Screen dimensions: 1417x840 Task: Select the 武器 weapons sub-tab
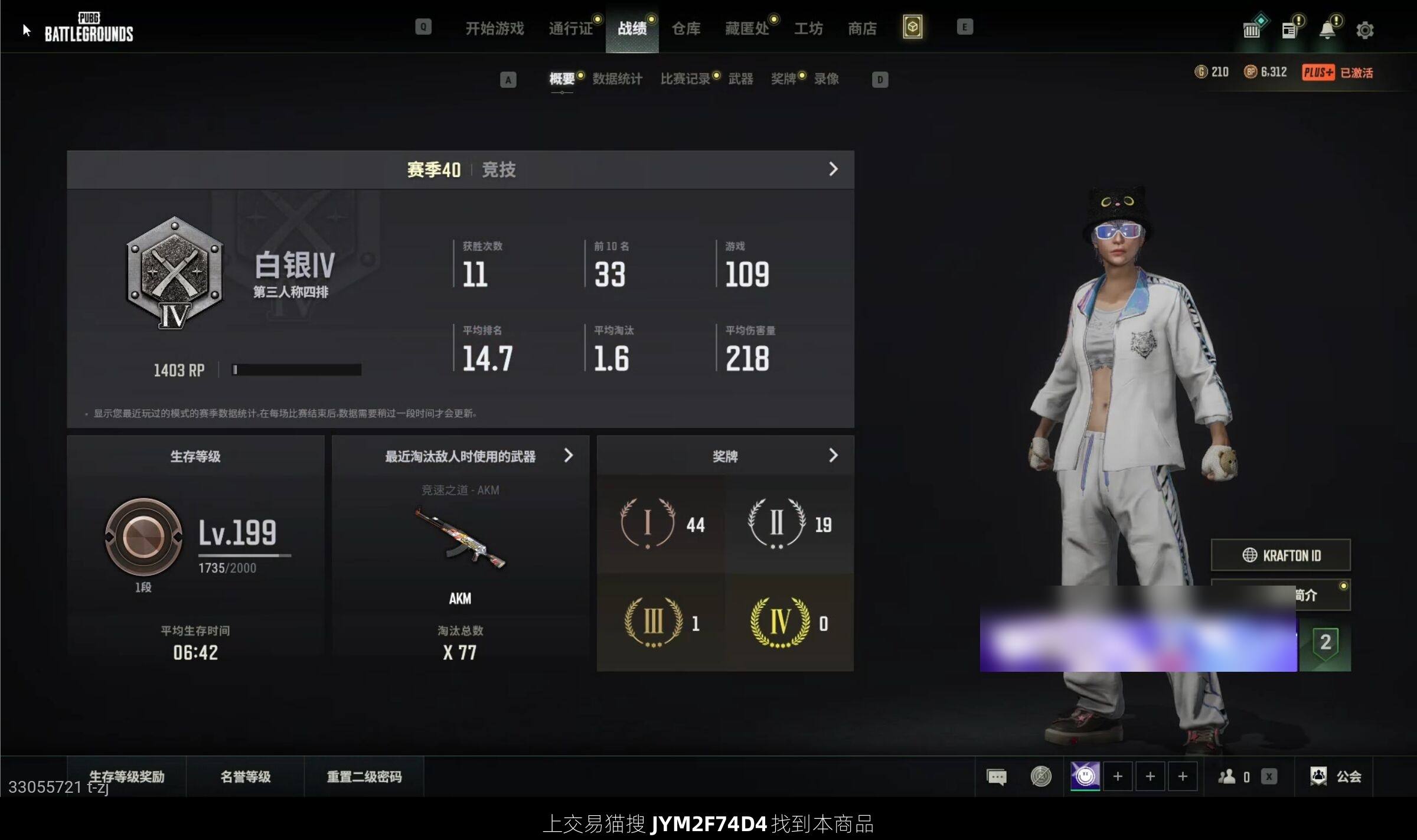tap(740, 79)
